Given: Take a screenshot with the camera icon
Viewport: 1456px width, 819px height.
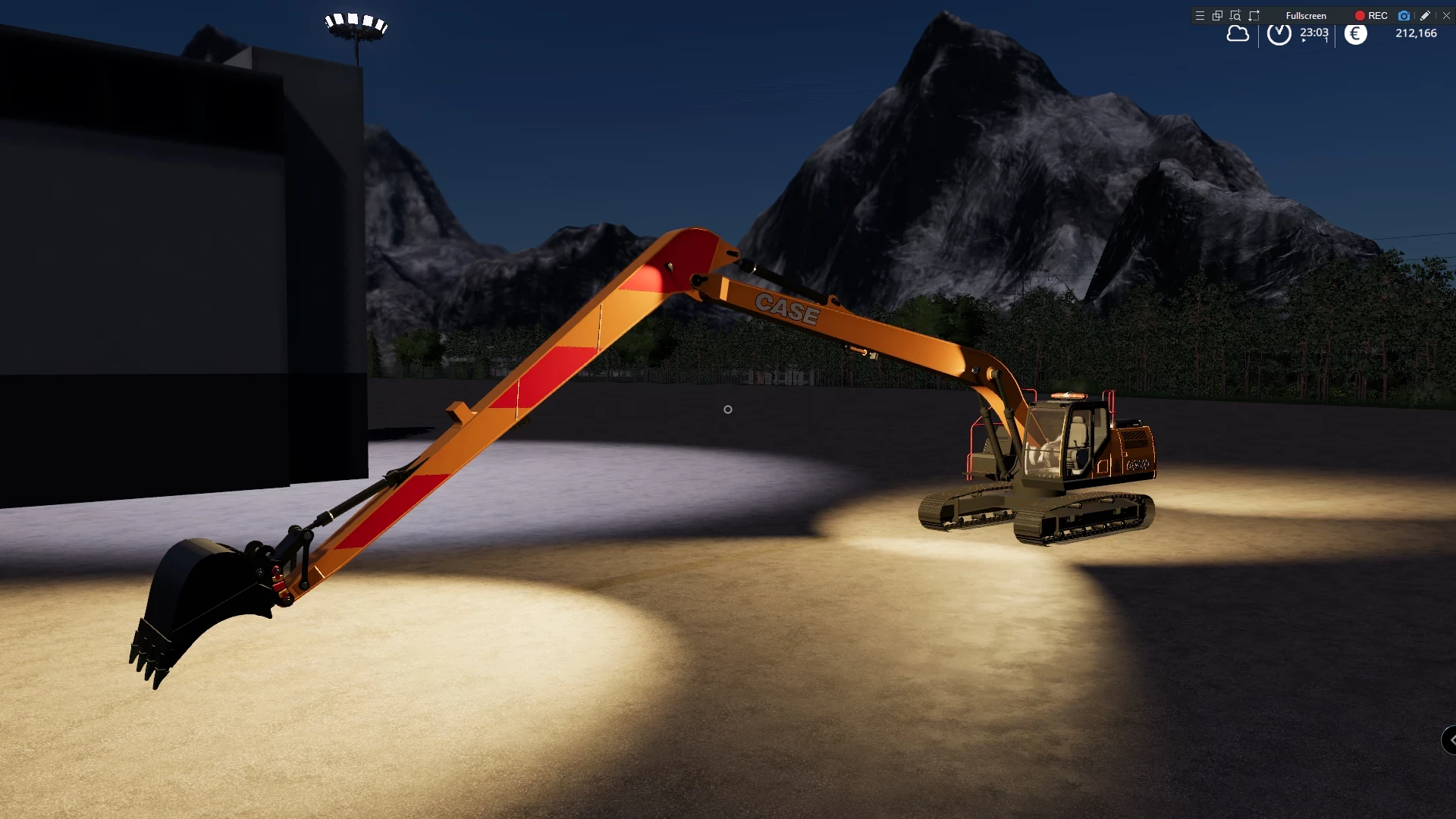Looking at the screenshot, I should 1404,15.
